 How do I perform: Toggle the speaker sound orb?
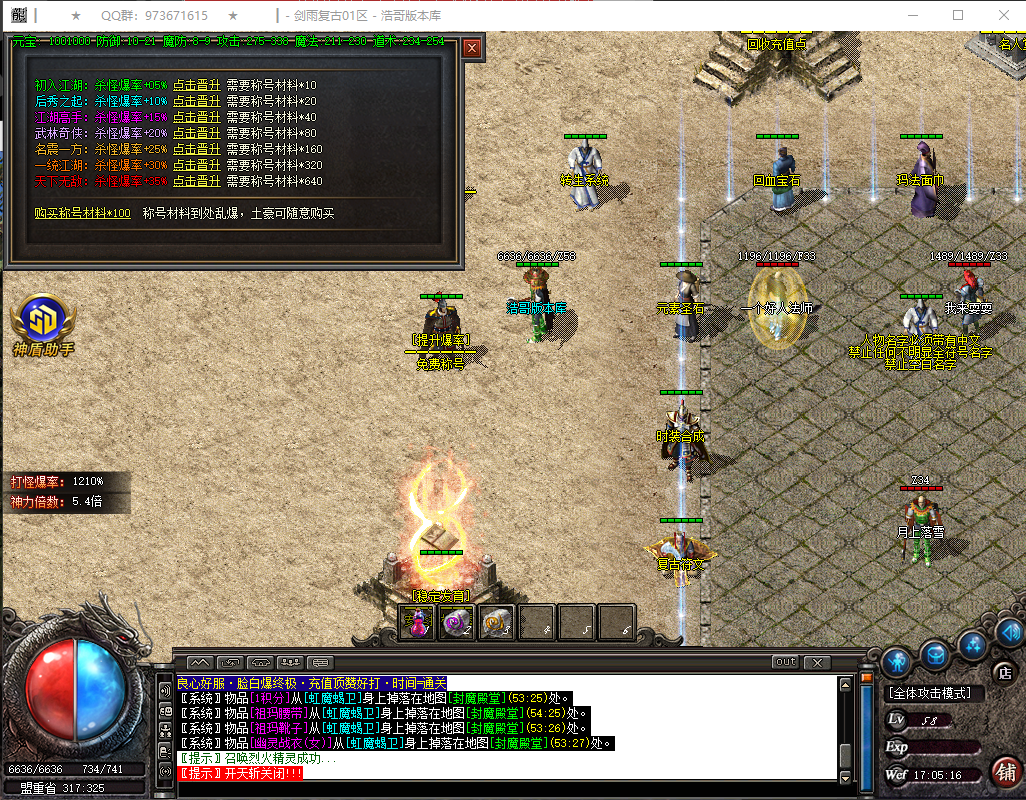1009,631
